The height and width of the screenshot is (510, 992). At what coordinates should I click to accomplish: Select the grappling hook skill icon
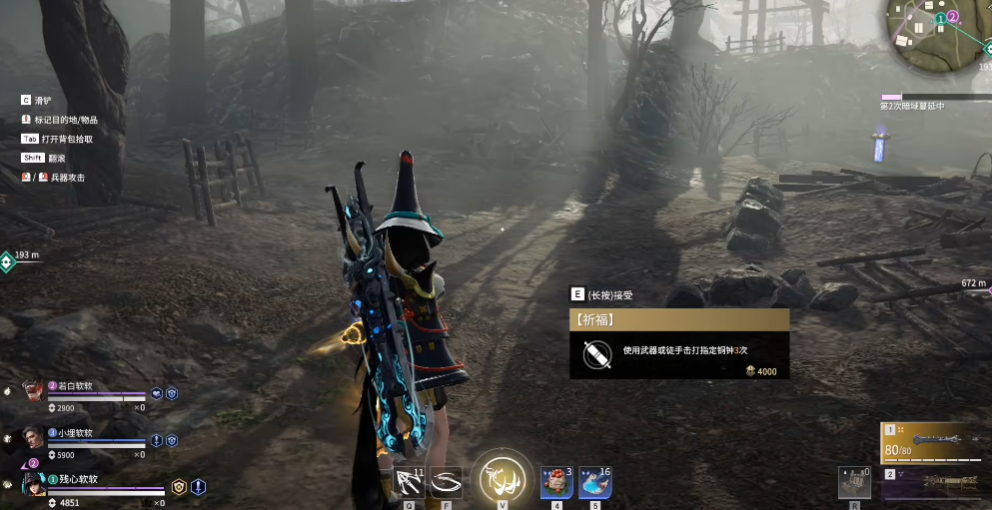(408, 482)
